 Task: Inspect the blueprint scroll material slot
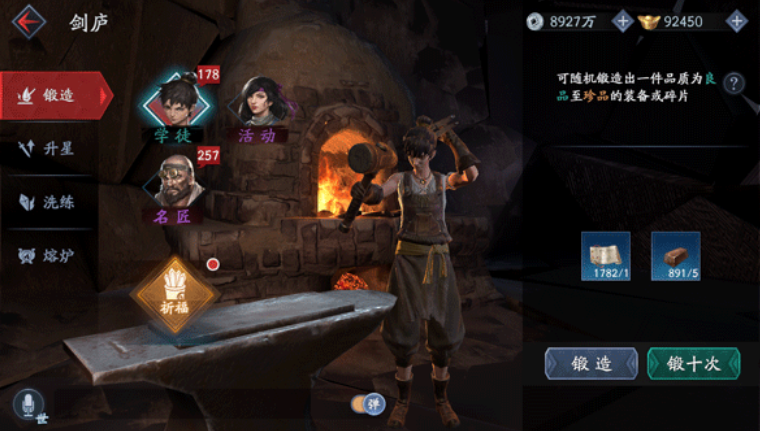[607, 256]
